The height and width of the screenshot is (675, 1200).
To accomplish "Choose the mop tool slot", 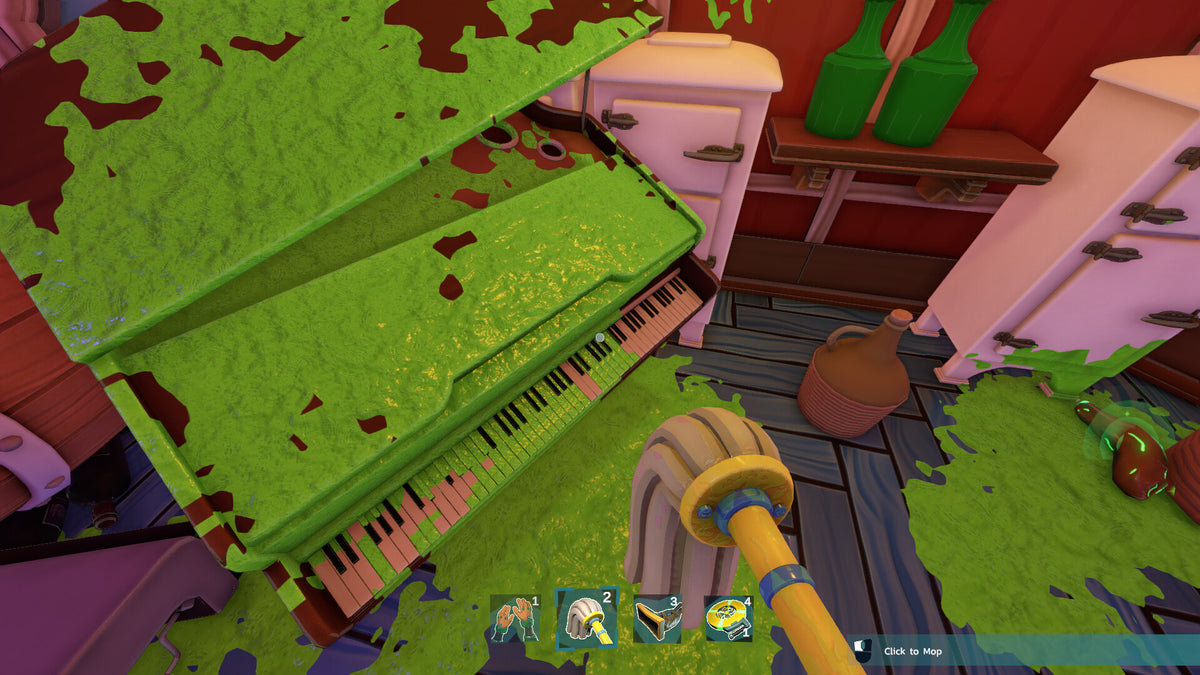I will pyautogui.click(x=587, y=618).
